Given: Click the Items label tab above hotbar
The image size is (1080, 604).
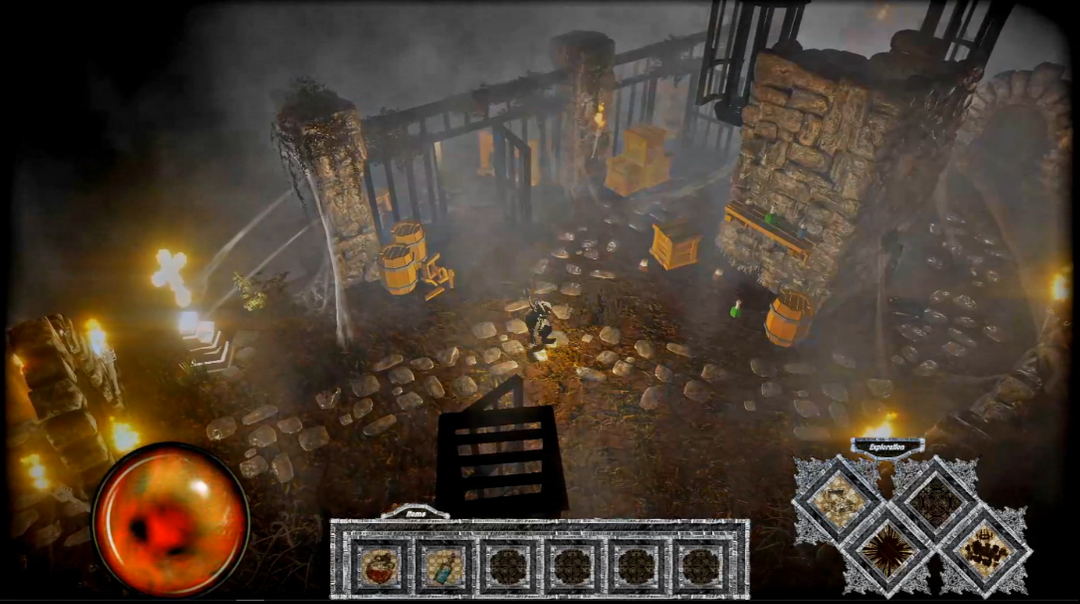Looking at the screenshot, I should click(416, 511).
